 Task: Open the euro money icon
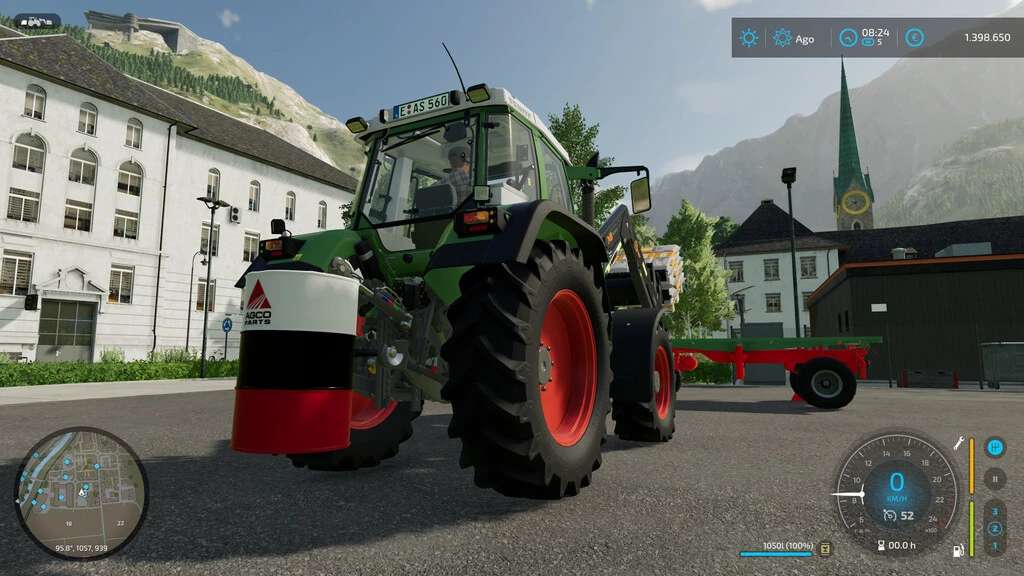(914, 38)
